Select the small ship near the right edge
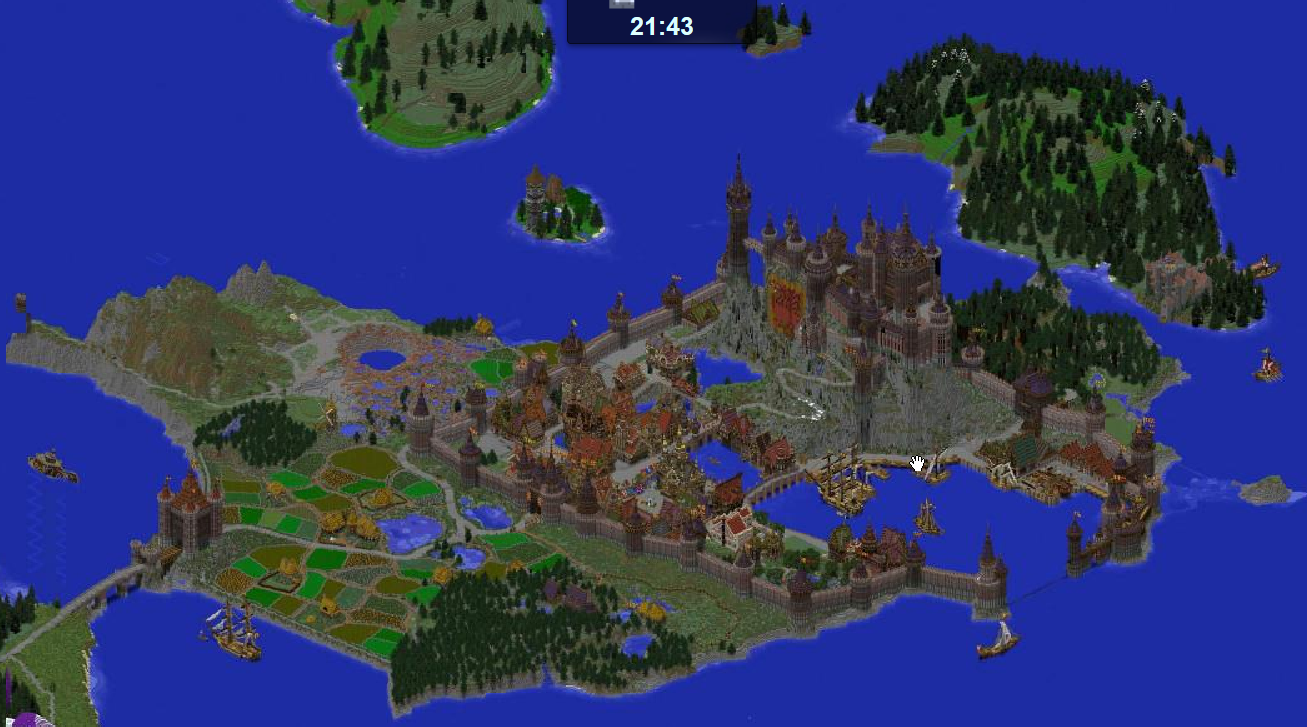 pyautogui.click(x=1265, y=365)
